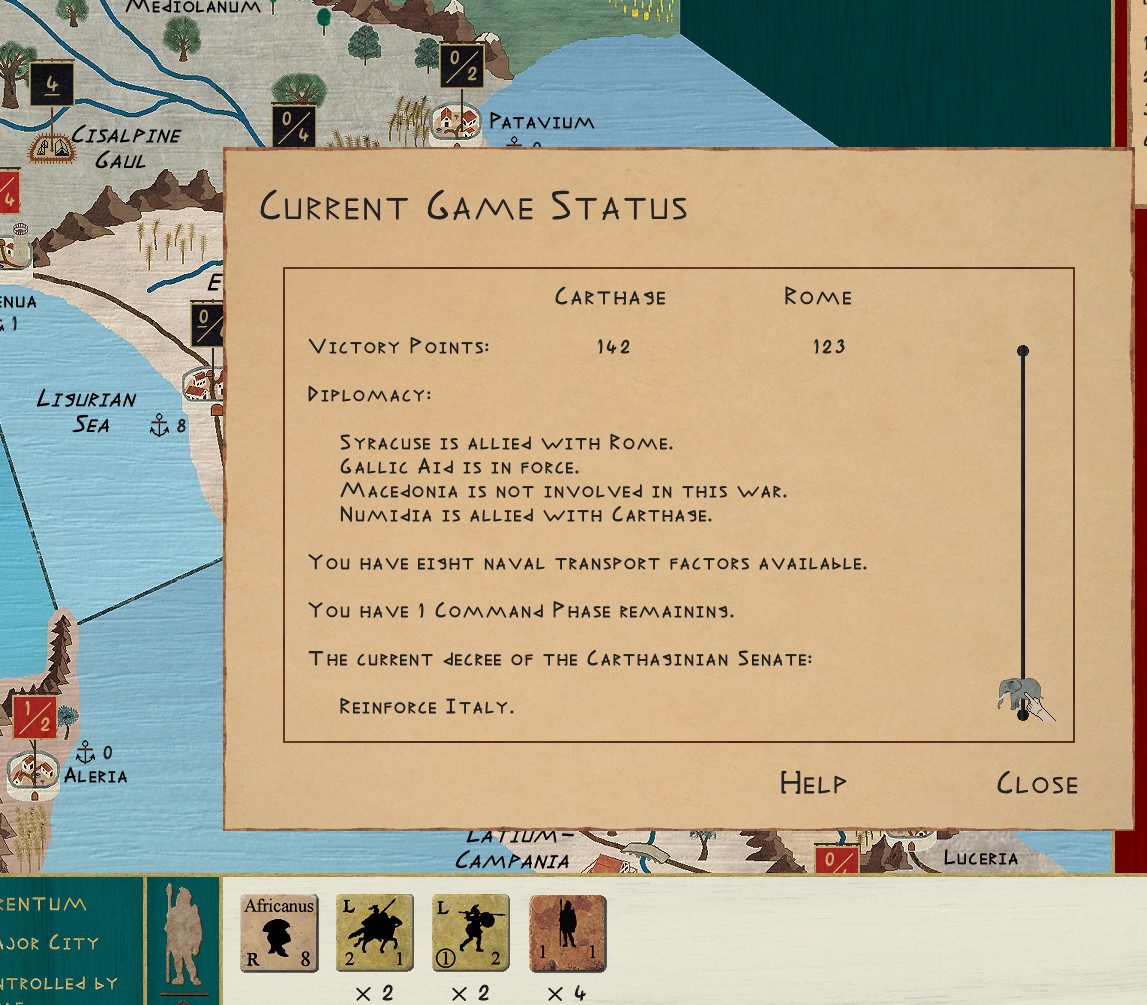Select the light infantry javelin unit counter

point(470,933)
